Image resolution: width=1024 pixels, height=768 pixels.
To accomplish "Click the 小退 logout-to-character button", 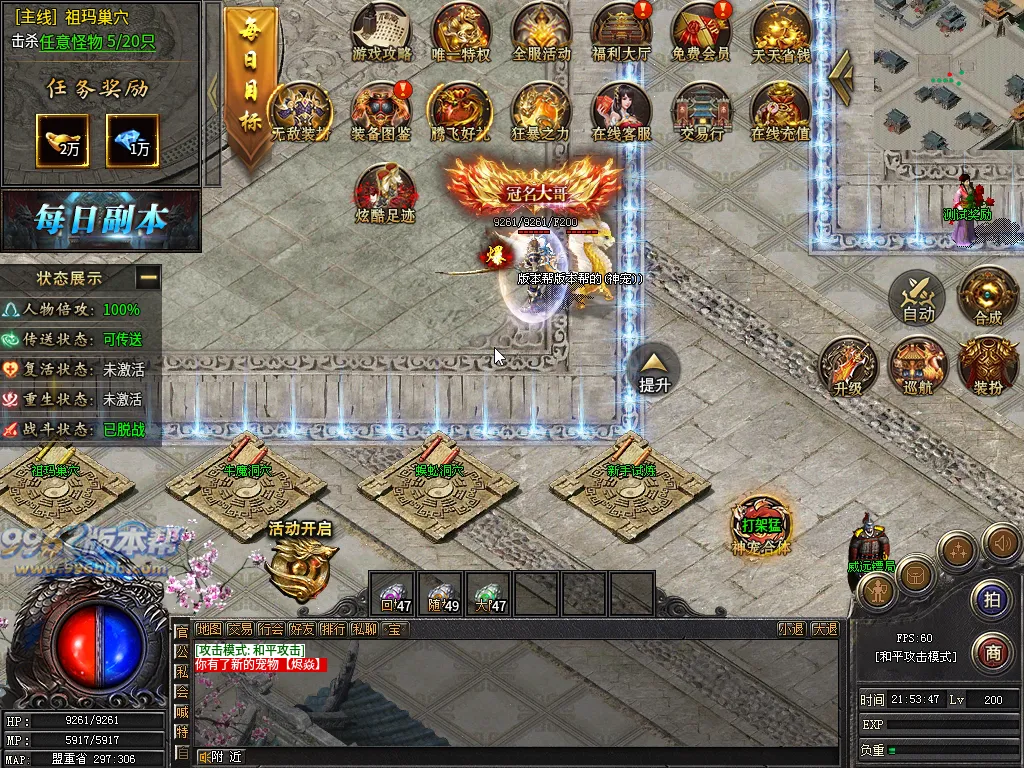I will 791,629.
